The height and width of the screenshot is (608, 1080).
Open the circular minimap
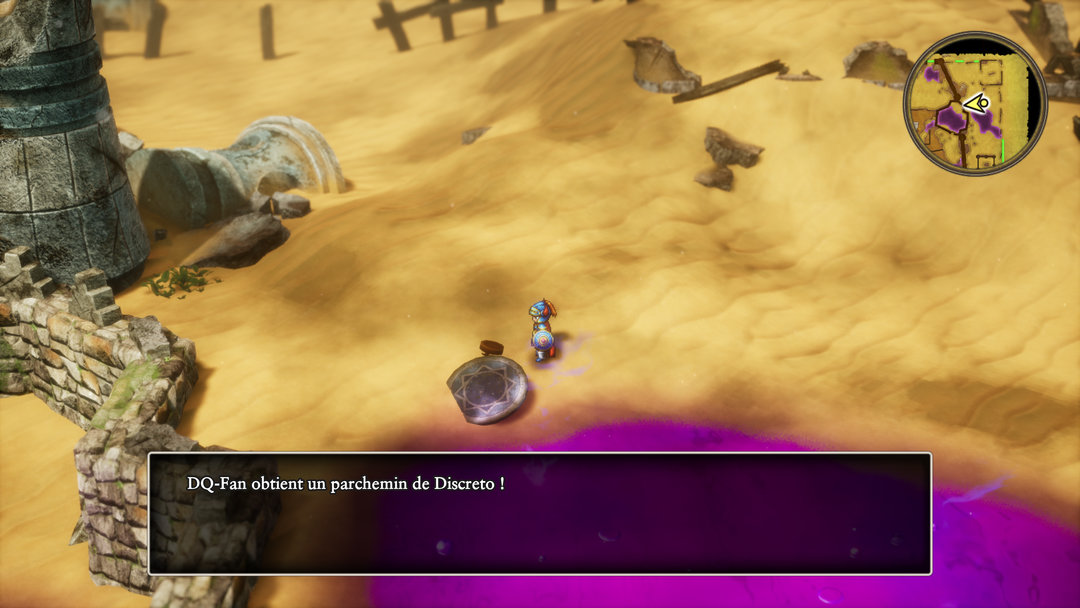click(974, 104)
